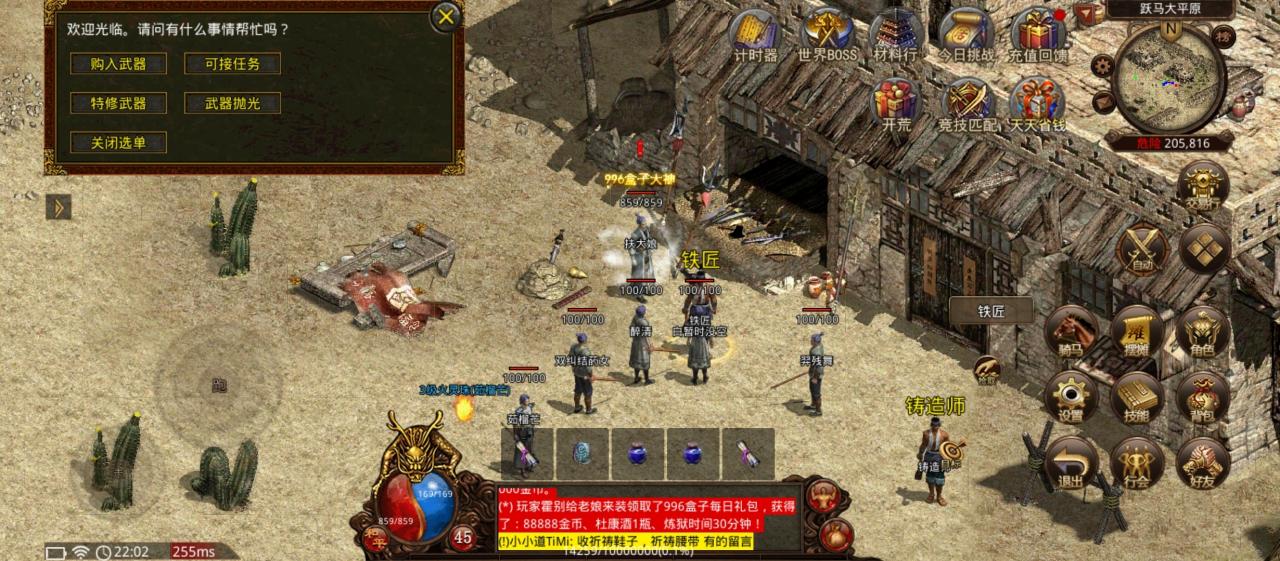This screenshot has width=1280, height=561.
Task: Click the 退出 exit button
Action: [x=1071, y=463]
